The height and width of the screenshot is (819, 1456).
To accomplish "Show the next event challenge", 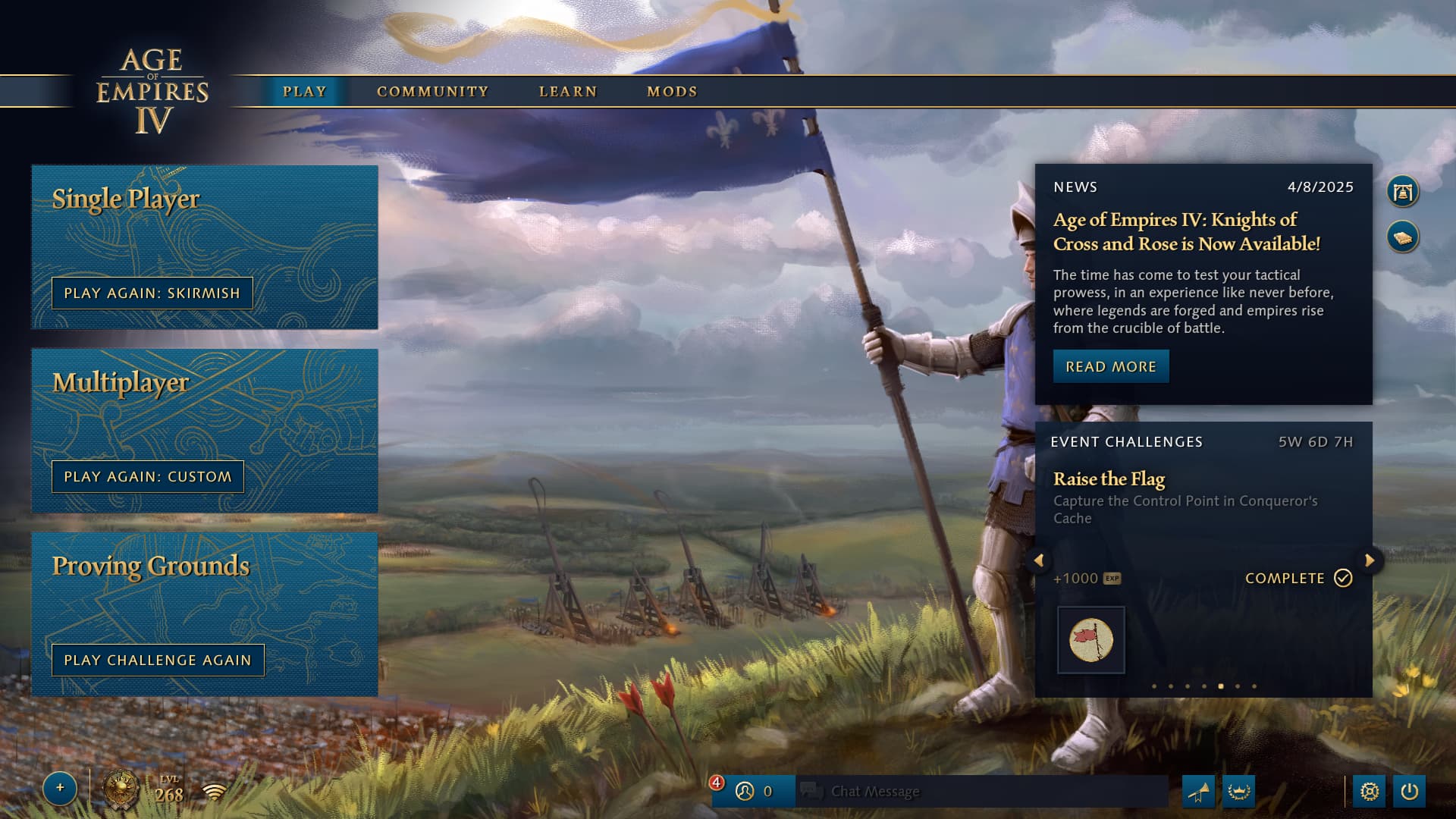I will coord(1370,560).
